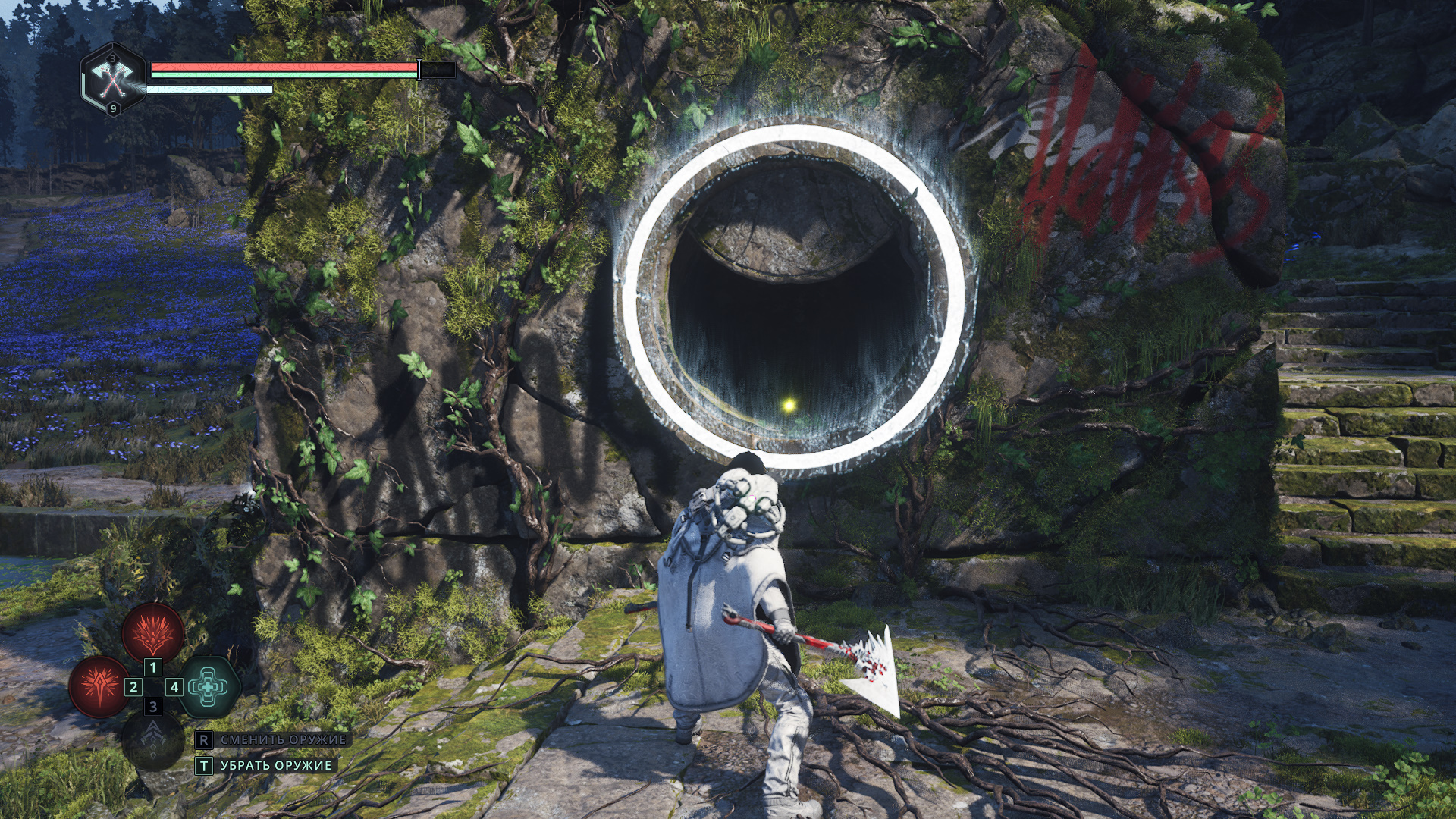Activate the red dragon head ability
1456x819 pixels.
pyautogui.click(x=153, y=632)
